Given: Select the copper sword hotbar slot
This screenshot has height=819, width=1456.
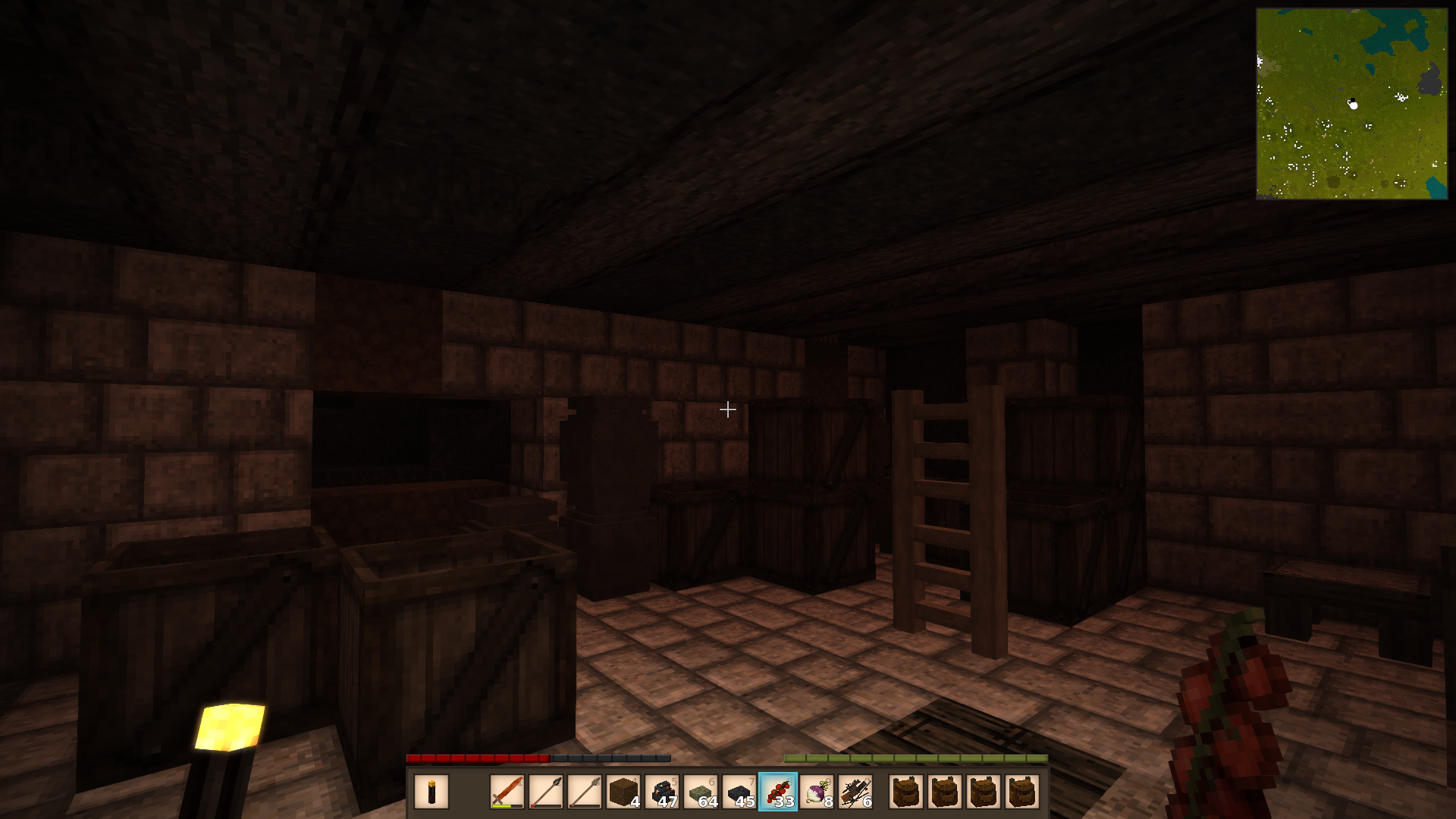Looking at the screenshot, I should pyautogui.click(x=507, y=792).
